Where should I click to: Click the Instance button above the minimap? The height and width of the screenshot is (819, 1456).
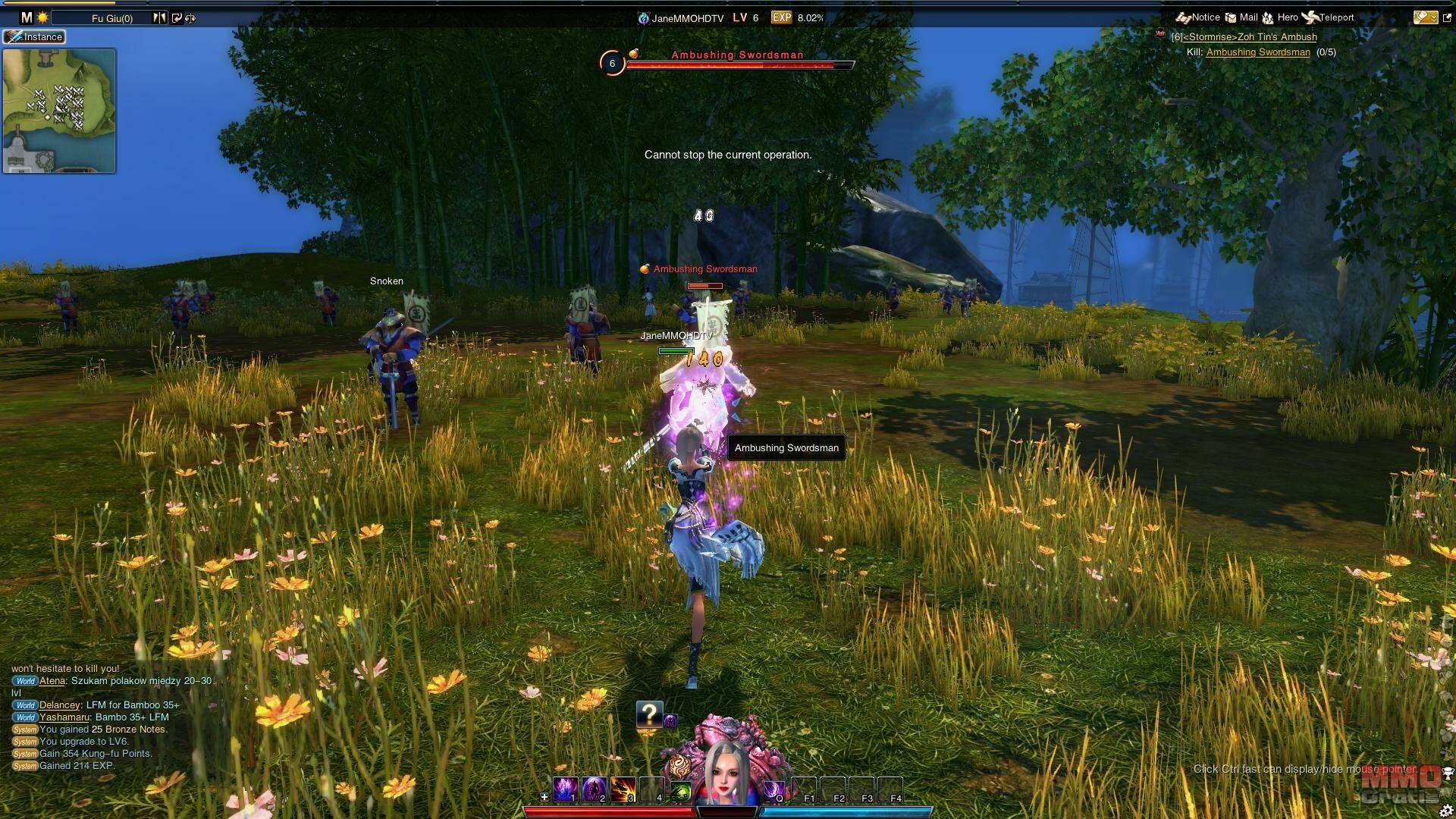(35, 36)
